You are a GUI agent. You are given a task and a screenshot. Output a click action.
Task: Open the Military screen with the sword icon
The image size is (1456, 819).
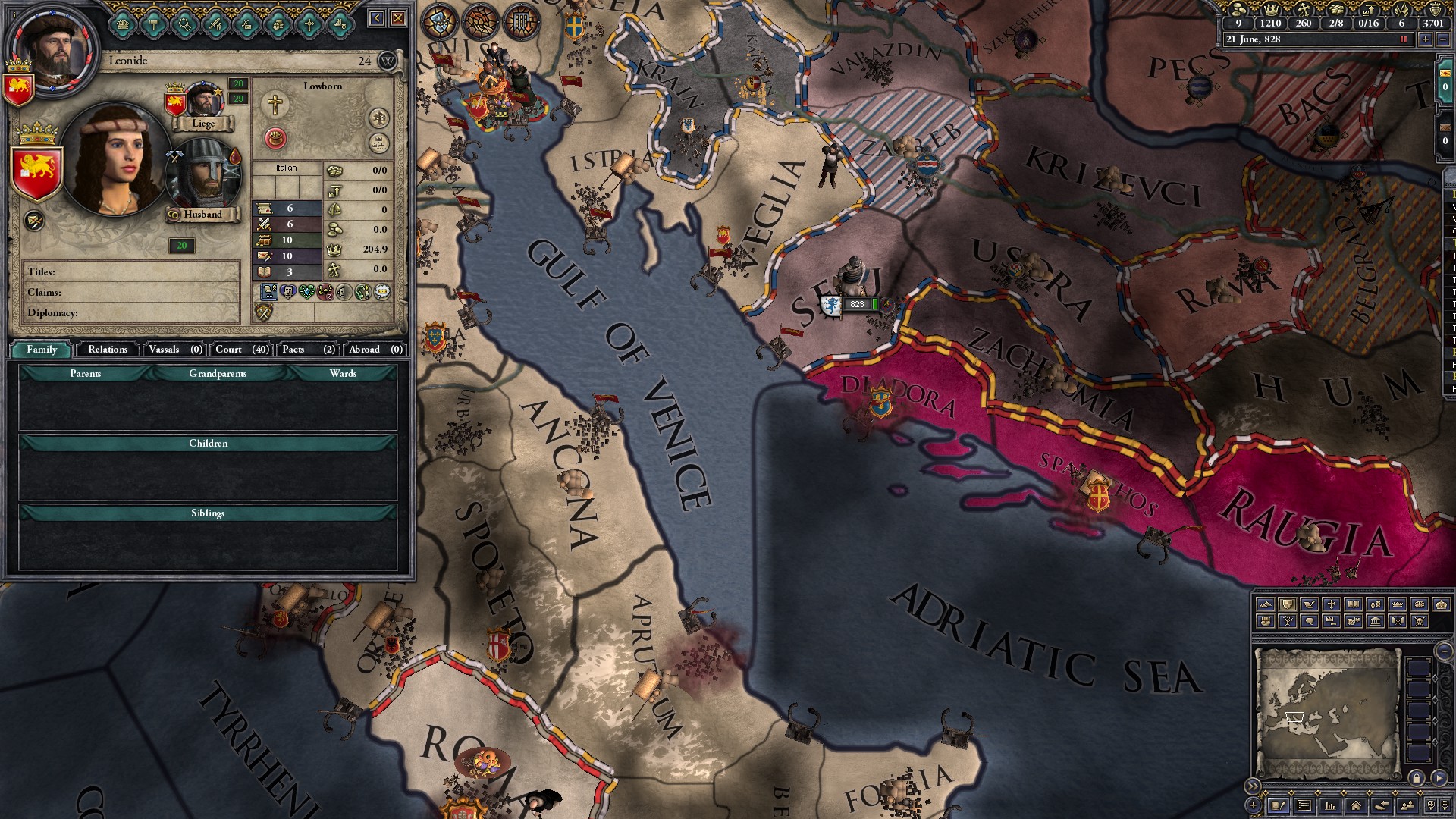click(x=216, y=24)
